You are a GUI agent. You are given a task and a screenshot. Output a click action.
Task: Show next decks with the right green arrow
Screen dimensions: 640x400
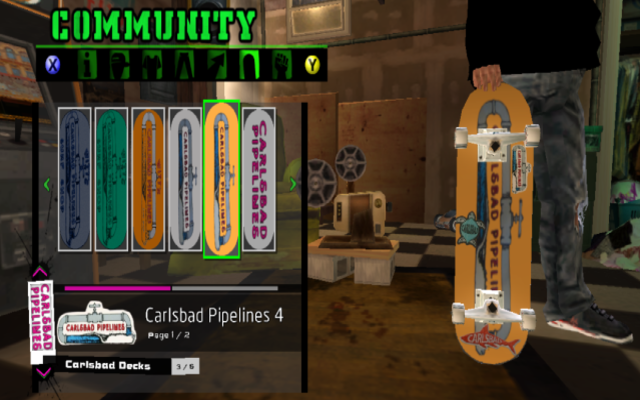tap(293, 184)
